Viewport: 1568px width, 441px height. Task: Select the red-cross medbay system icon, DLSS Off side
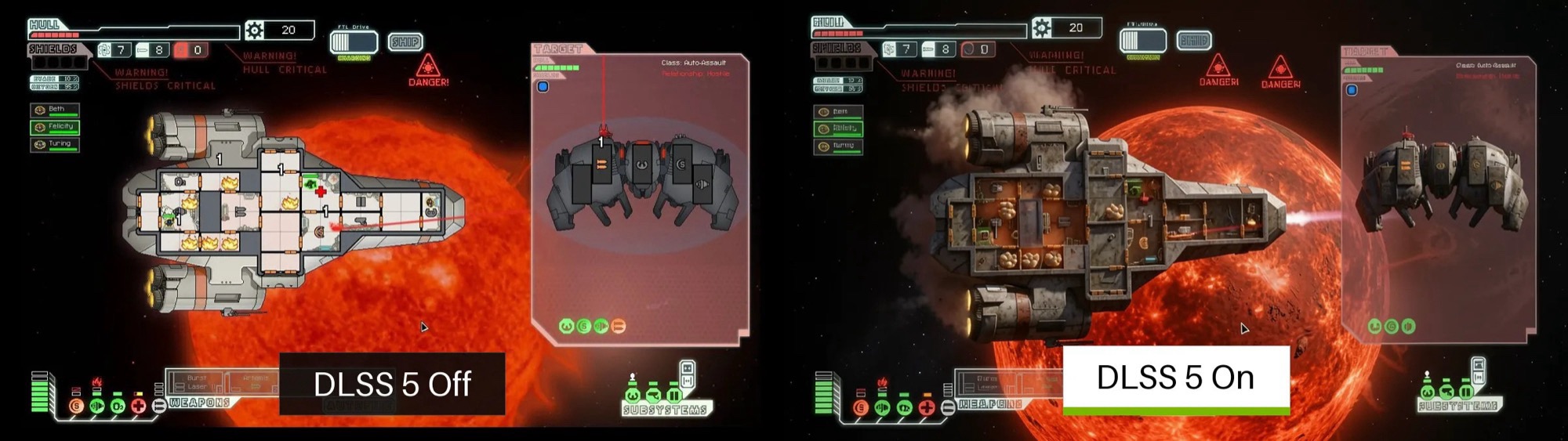tap(138, 406)
